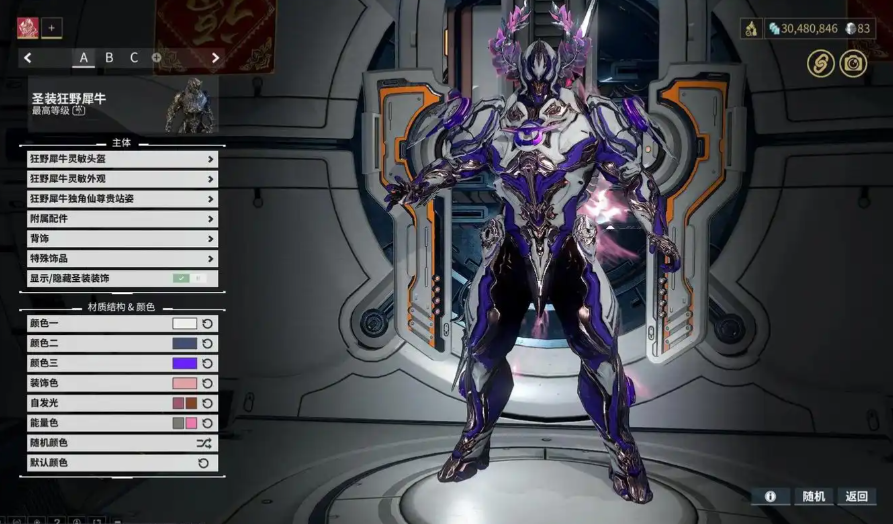This screenshot has width=893, height=524.
Task: Open the camera capture icon
Action: click(x=855, y=63)
